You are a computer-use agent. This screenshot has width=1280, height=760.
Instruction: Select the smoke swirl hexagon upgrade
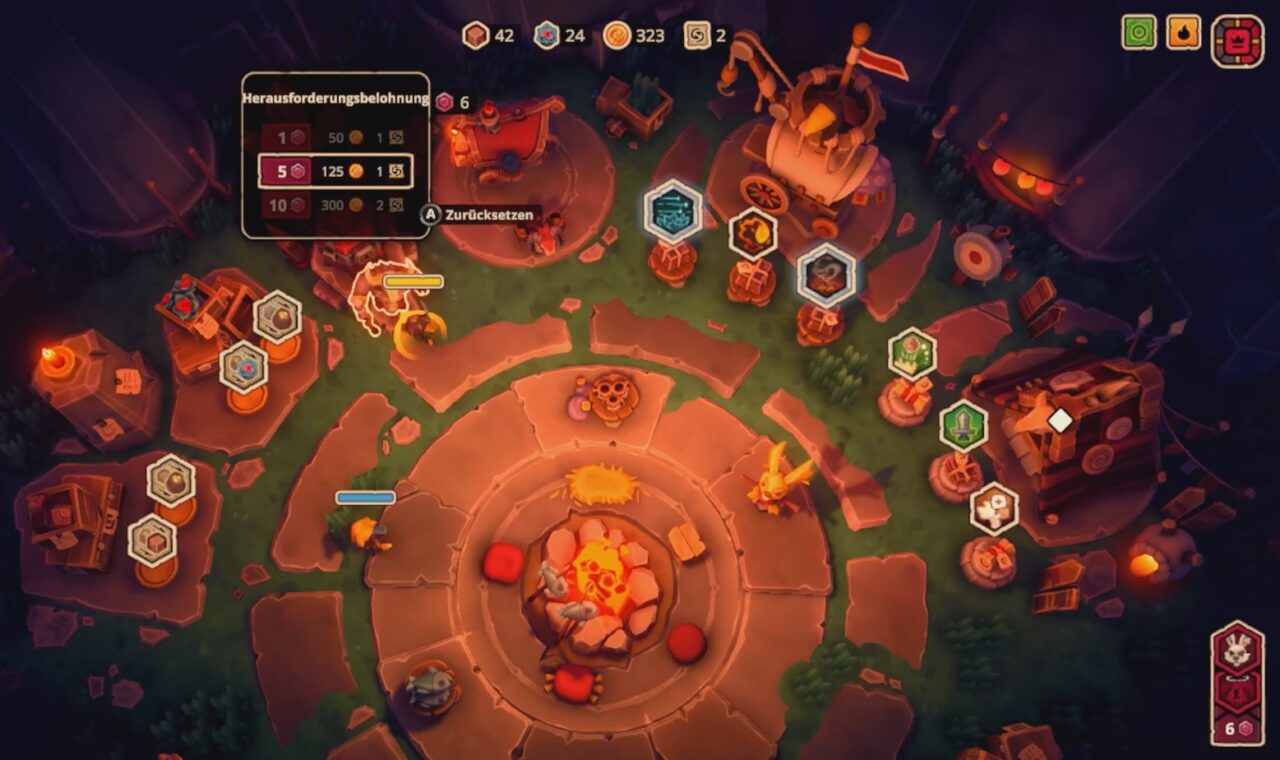(x=827, y=275)
